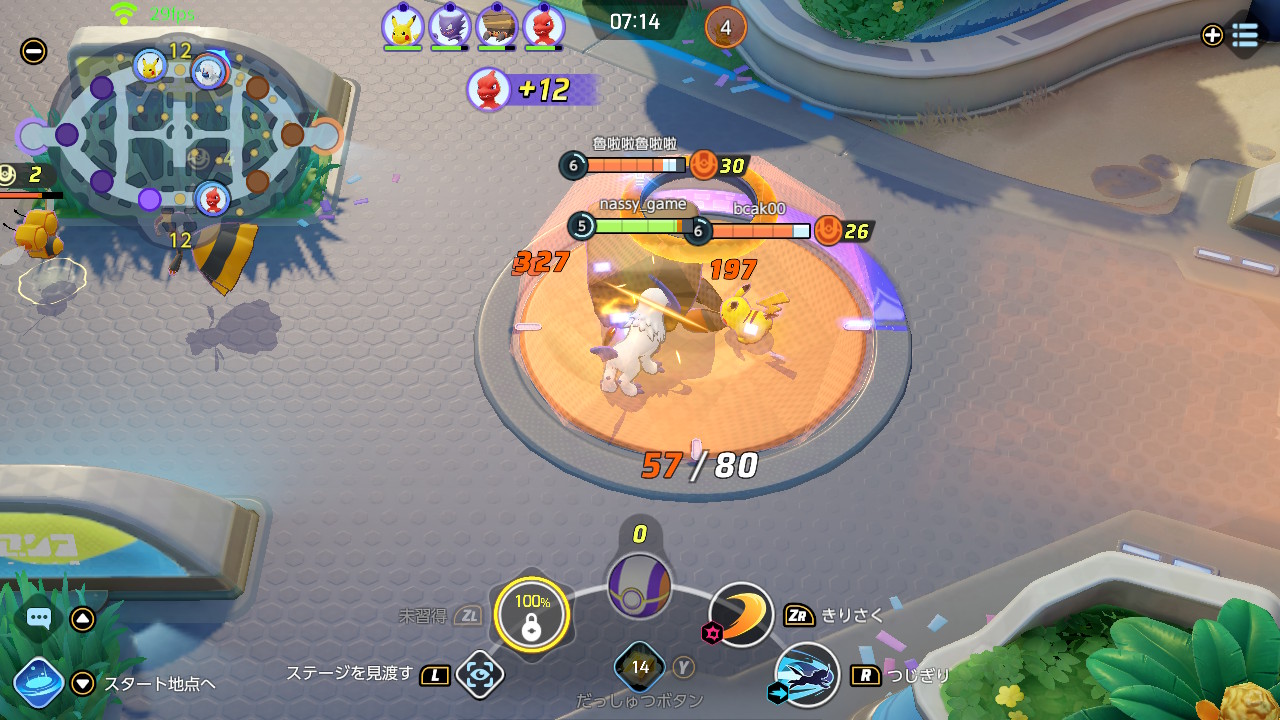The width and height of the screenshot is (1280, 720).
Task: Open the quick chat bubble
Action: (39, 618)
